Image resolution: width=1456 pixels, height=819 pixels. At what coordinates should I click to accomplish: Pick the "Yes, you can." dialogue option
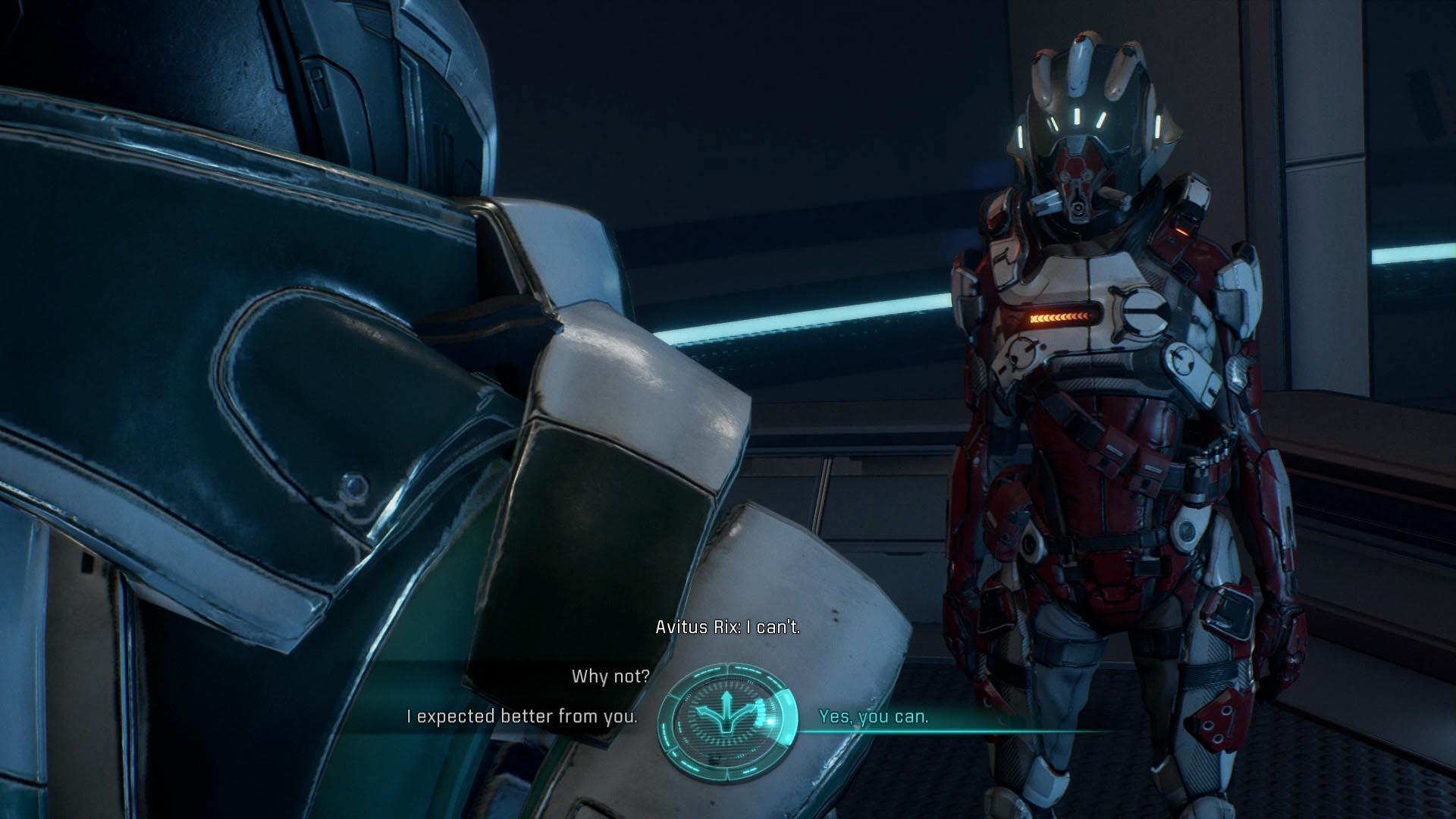point(874,717)
